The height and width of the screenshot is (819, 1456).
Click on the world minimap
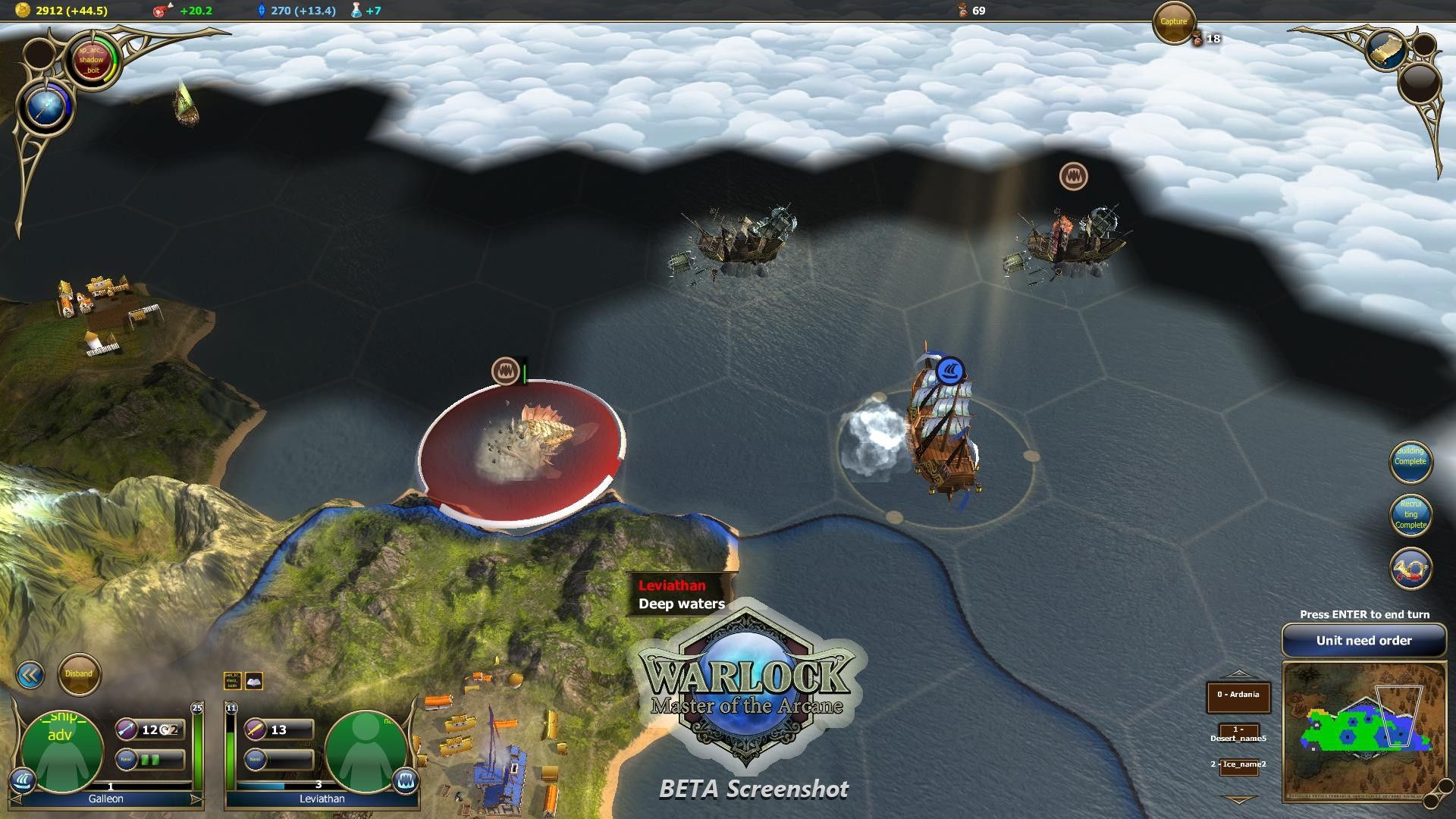click(1363, 731)
